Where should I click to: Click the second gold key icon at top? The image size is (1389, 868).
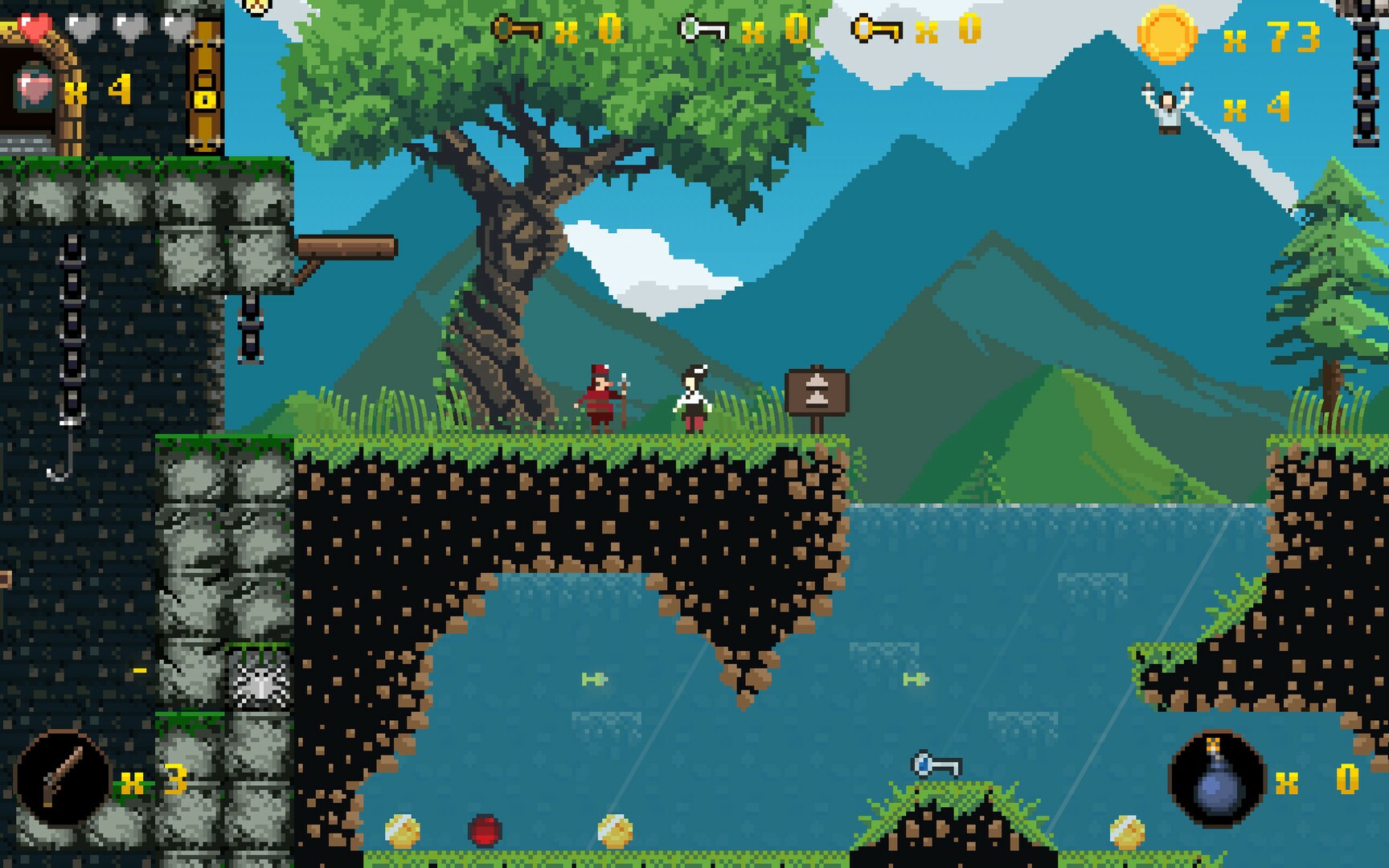pyautogui.click(x=876, y=27)
